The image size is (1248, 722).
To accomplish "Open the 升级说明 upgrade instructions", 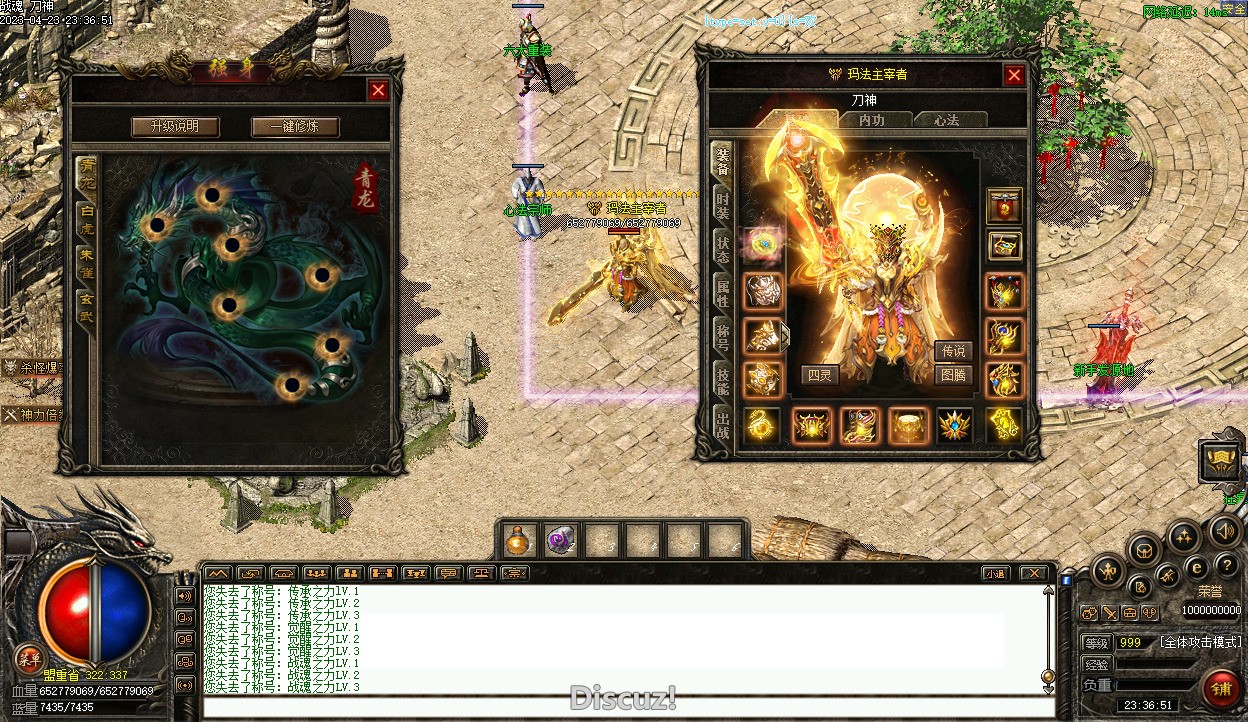I will pyautogui.click(x=174, y=127).
